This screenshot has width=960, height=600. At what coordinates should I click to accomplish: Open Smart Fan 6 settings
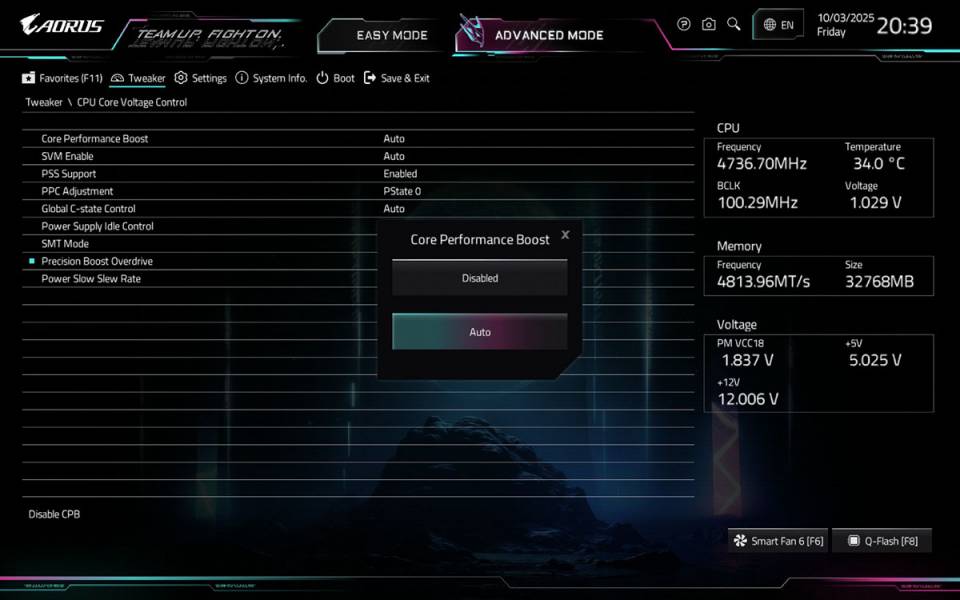[779, 541]
